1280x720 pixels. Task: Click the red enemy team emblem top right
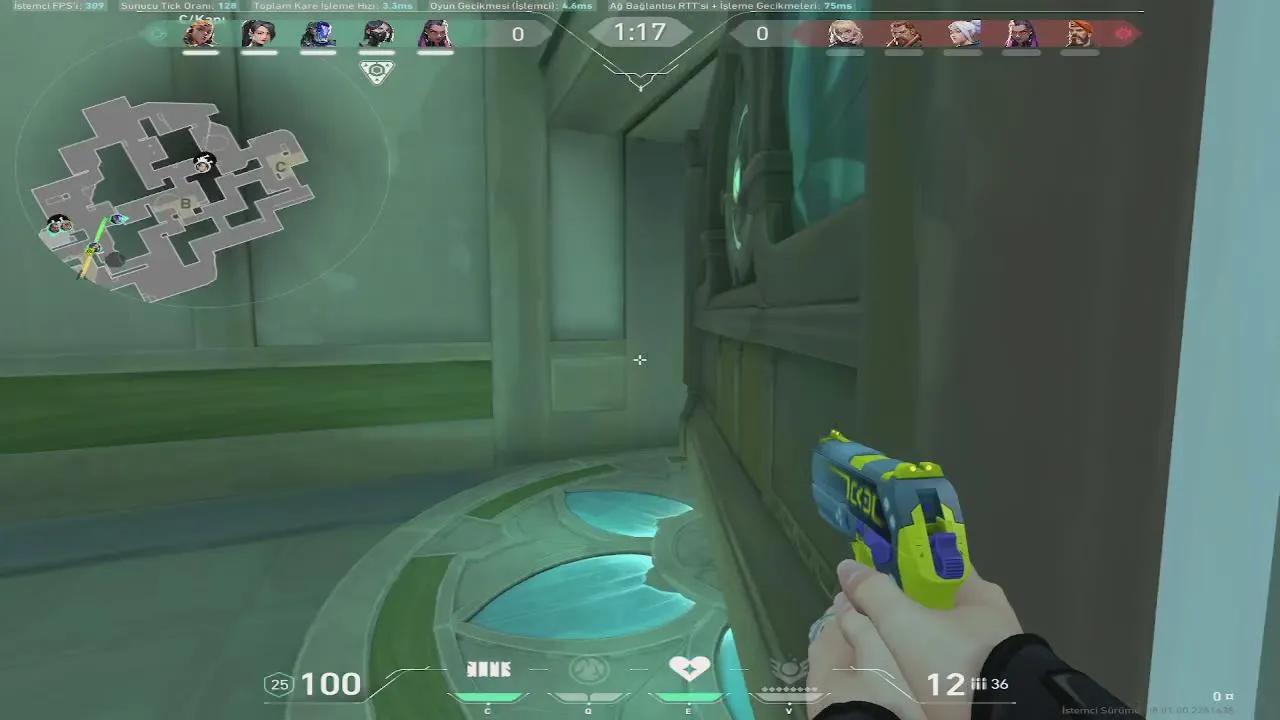point(1124,33)
